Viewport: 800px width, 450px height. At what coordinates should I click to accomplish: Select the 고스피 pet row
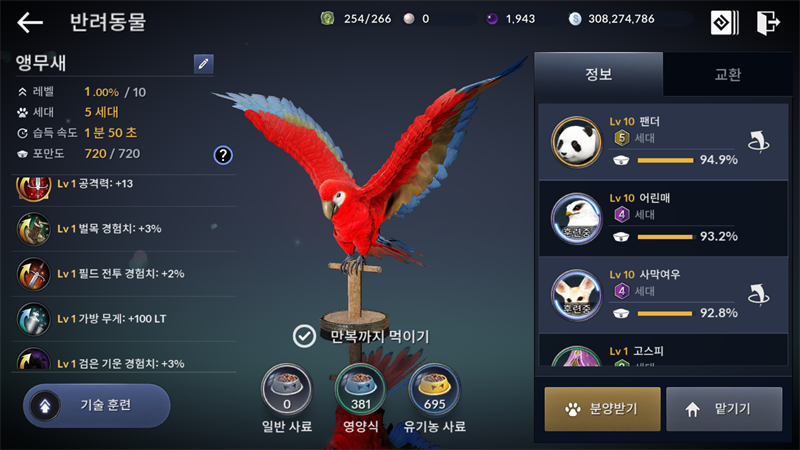tap(660, 353)
